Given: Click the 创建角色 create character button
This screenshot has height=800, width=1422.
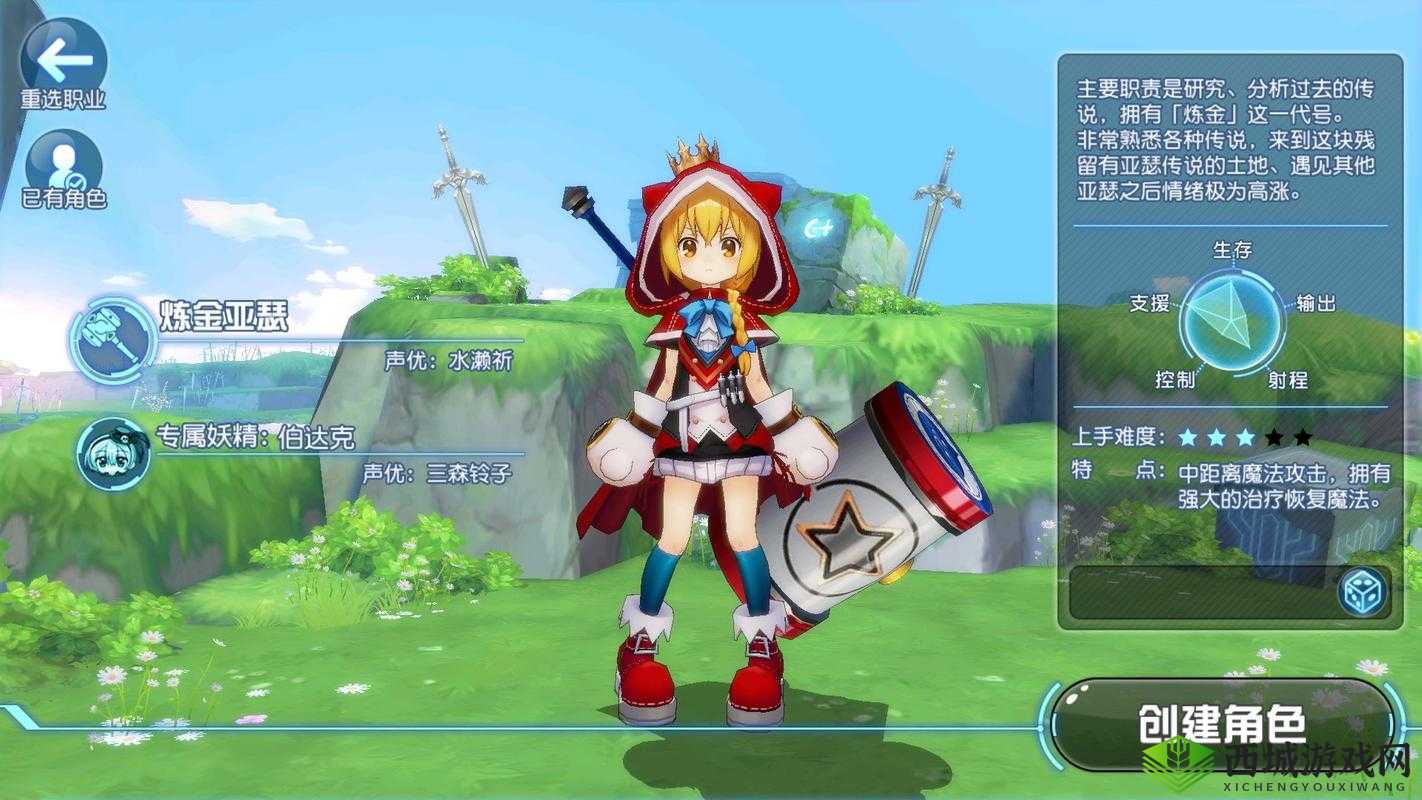Looking at the screenshot, I should [x=1221, y=724].
